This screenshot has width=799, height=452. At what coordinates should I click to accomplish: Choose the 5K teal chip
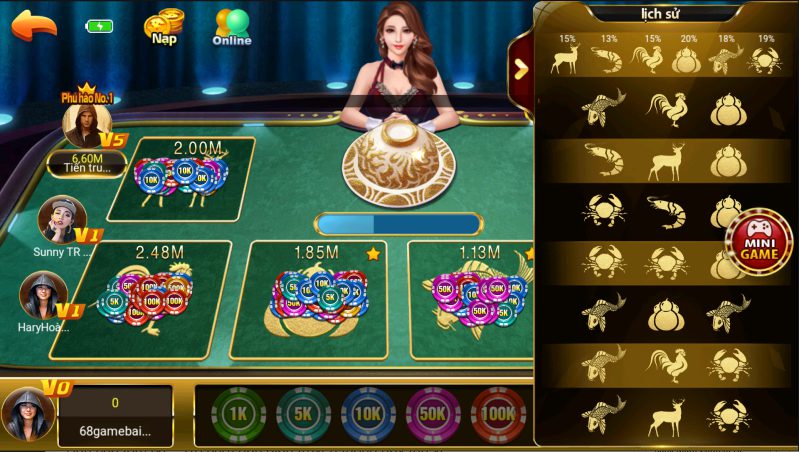303,414
